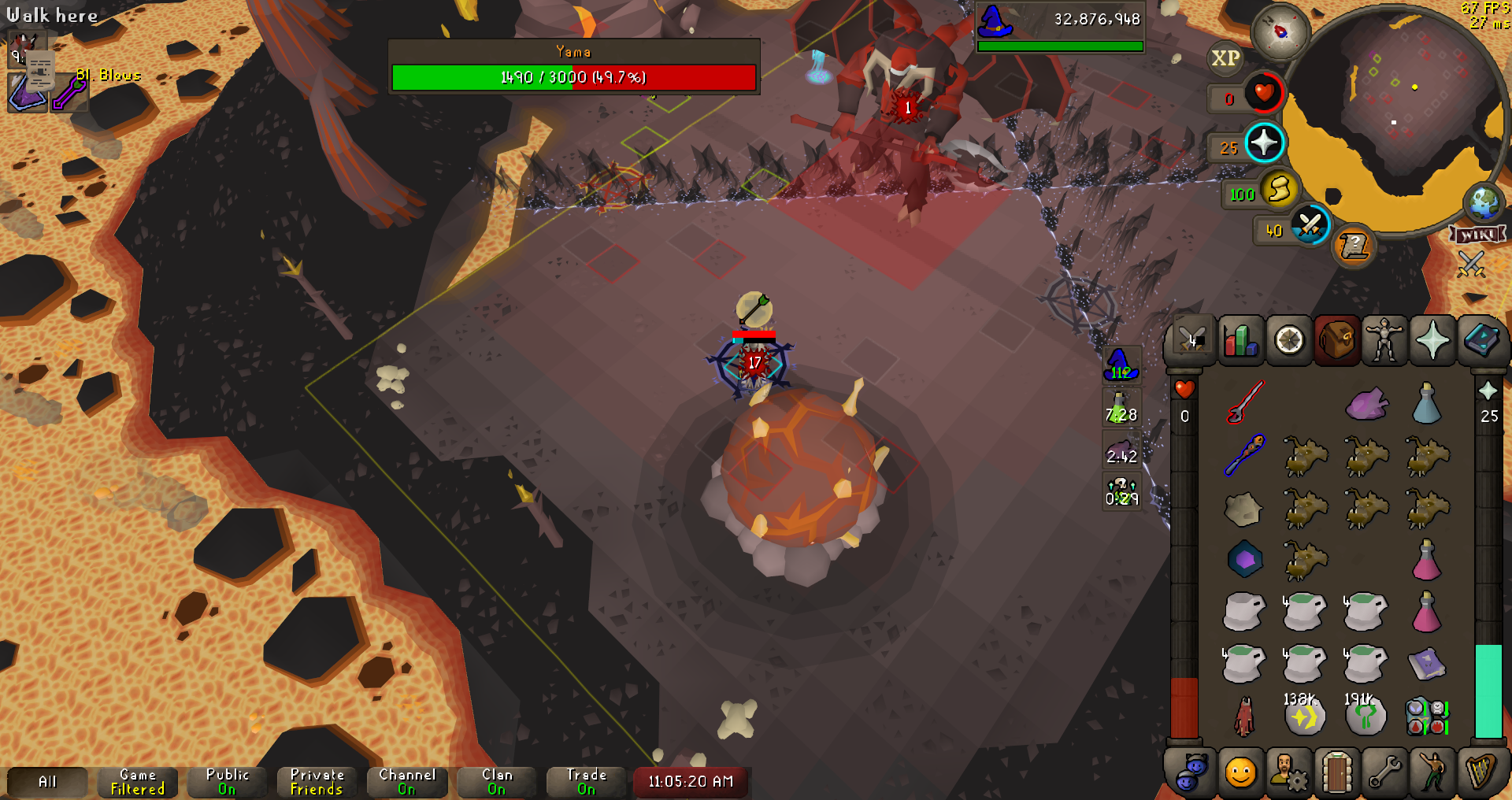The height and width of the screenshot is (800, 1512).
Task: Open the smiley-face Friends List tab
Action: click(x=1240, y=772)
